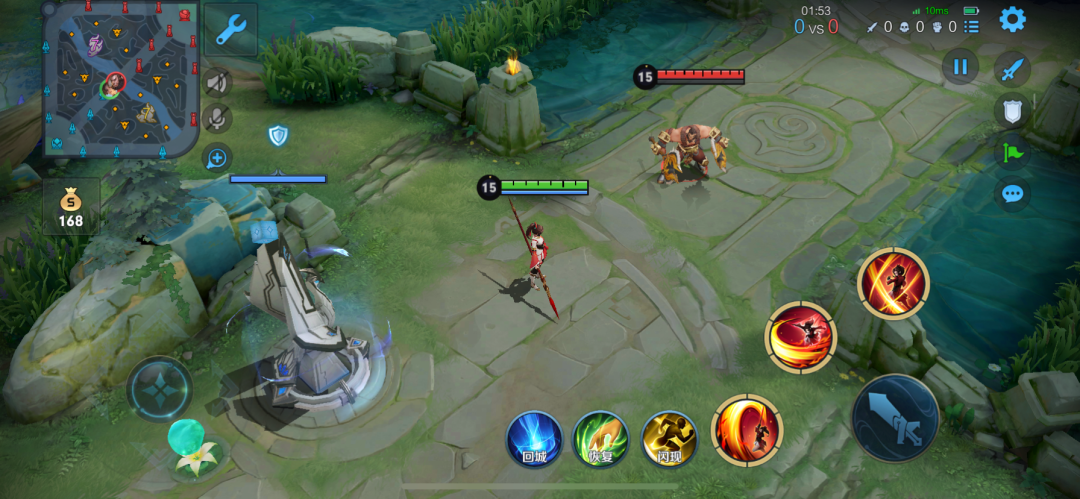The image size is (1080, 499).
Task: Tap the large sword basic attack button
Action: pyautogui.click(x=895, y=418)
